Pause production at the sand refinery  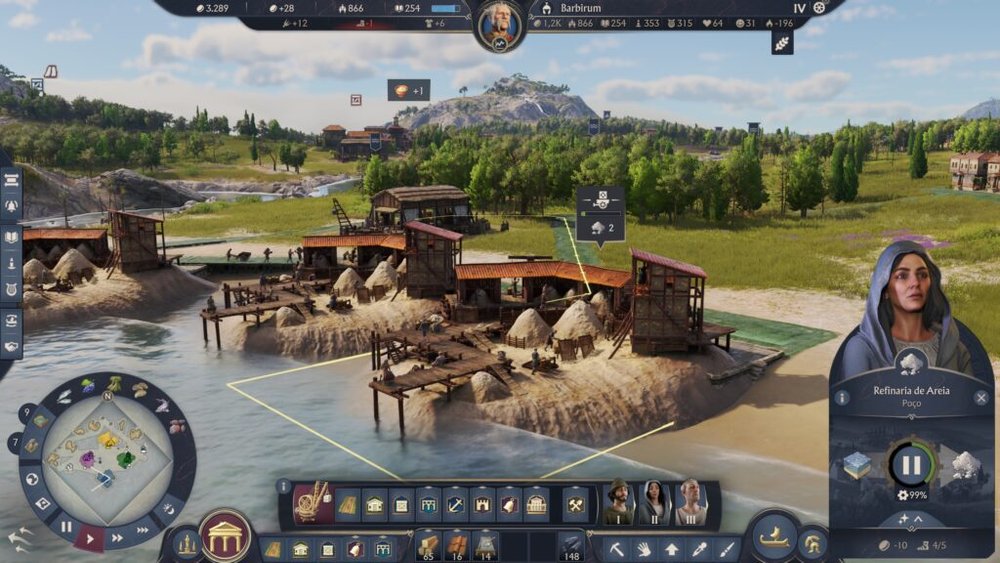(x=911, y=465)
